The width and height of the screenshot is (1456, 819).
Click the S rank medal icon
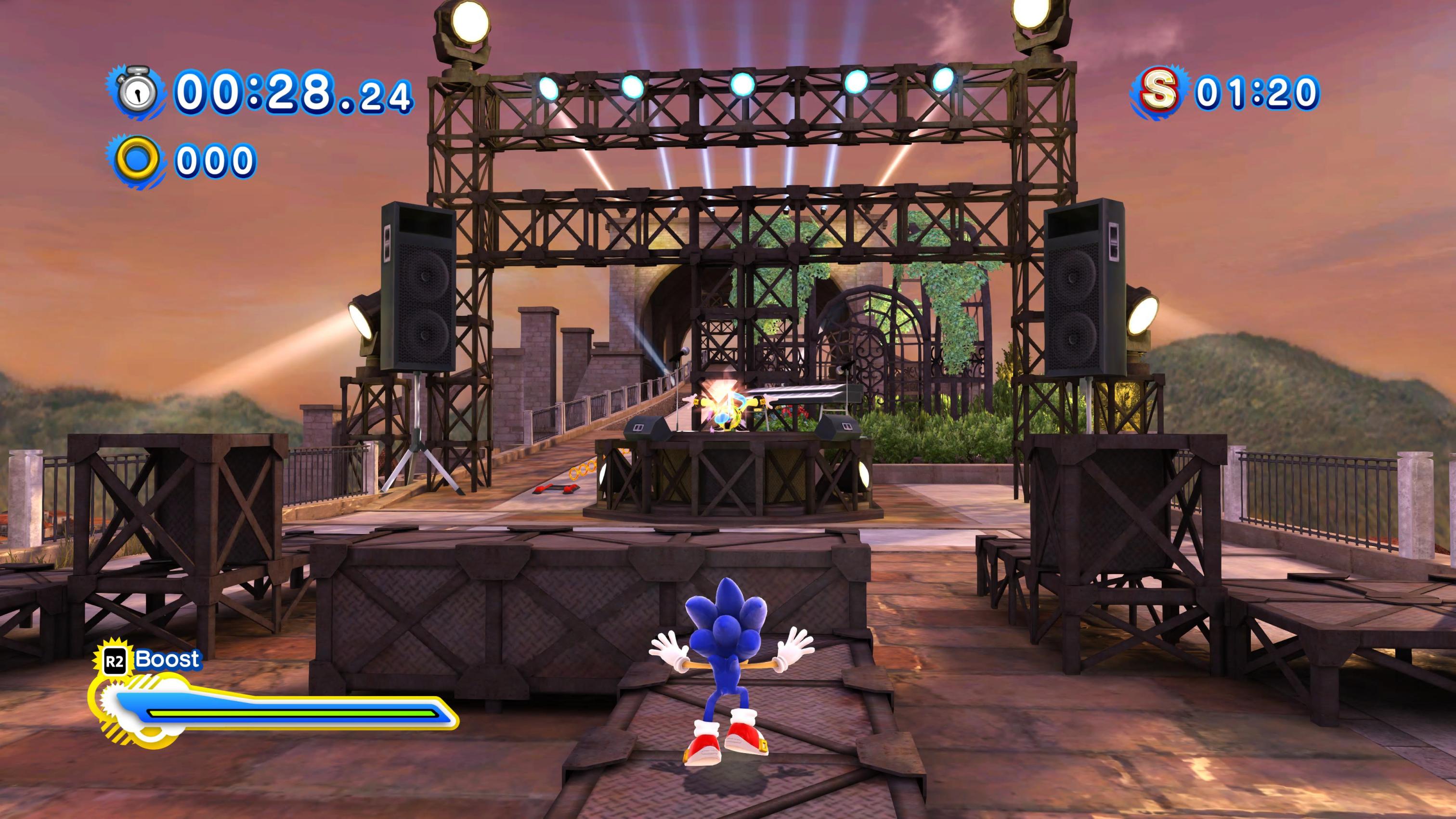(1158, 91)
